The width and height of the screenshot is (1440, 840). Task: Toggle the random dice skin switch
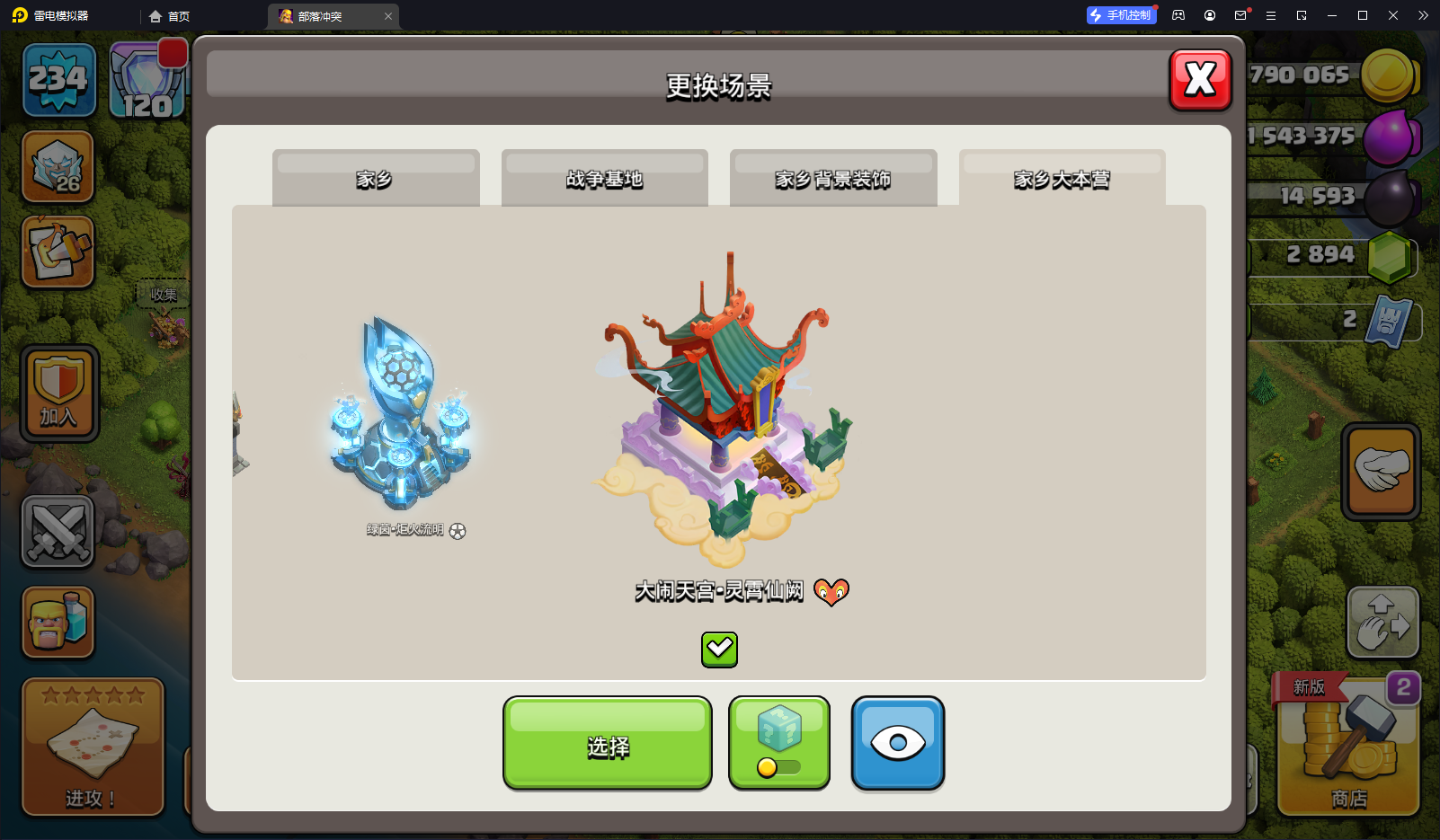click(x=778, y=766)
